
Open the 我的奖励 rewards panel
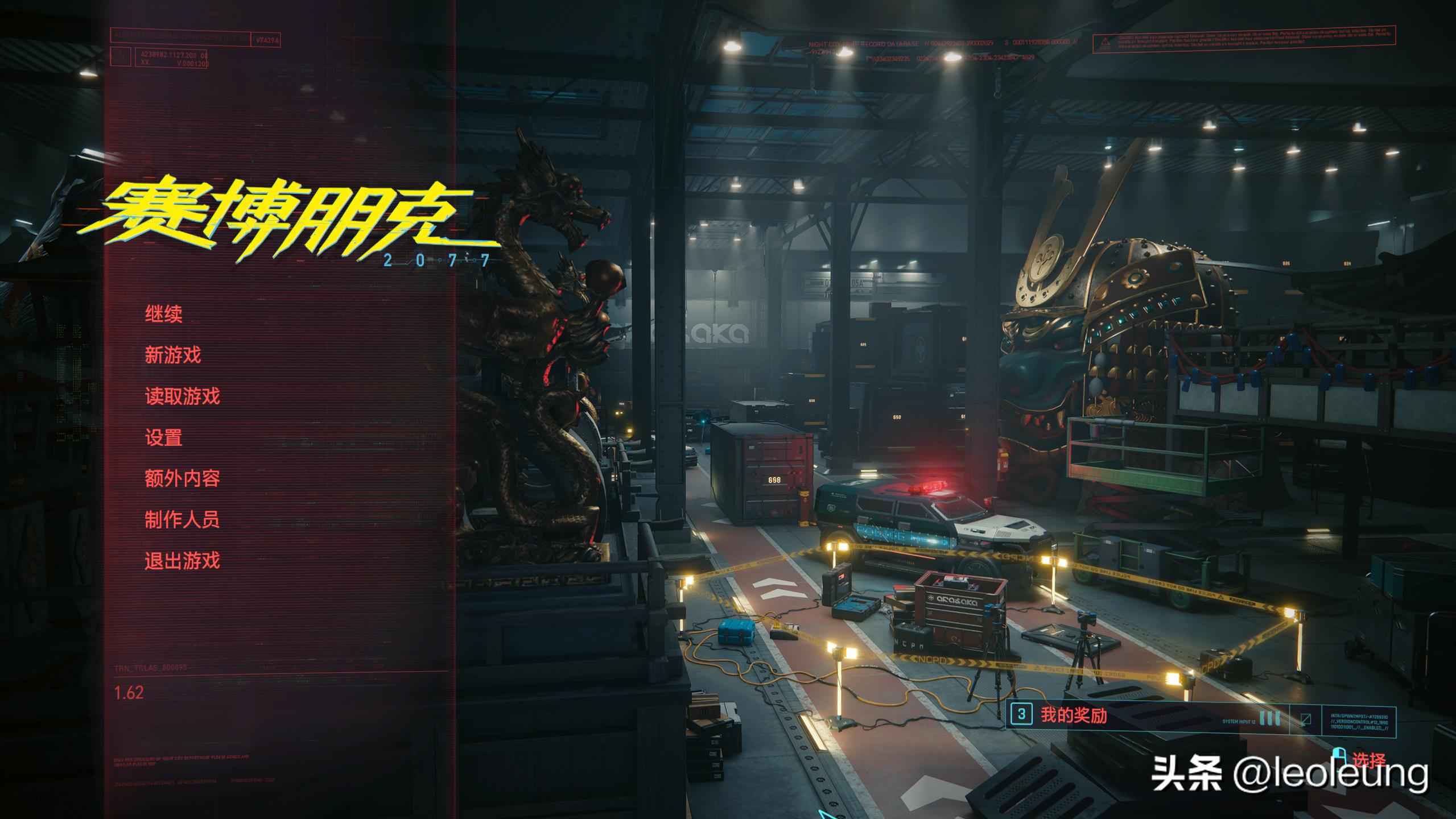pos(1074,715)
